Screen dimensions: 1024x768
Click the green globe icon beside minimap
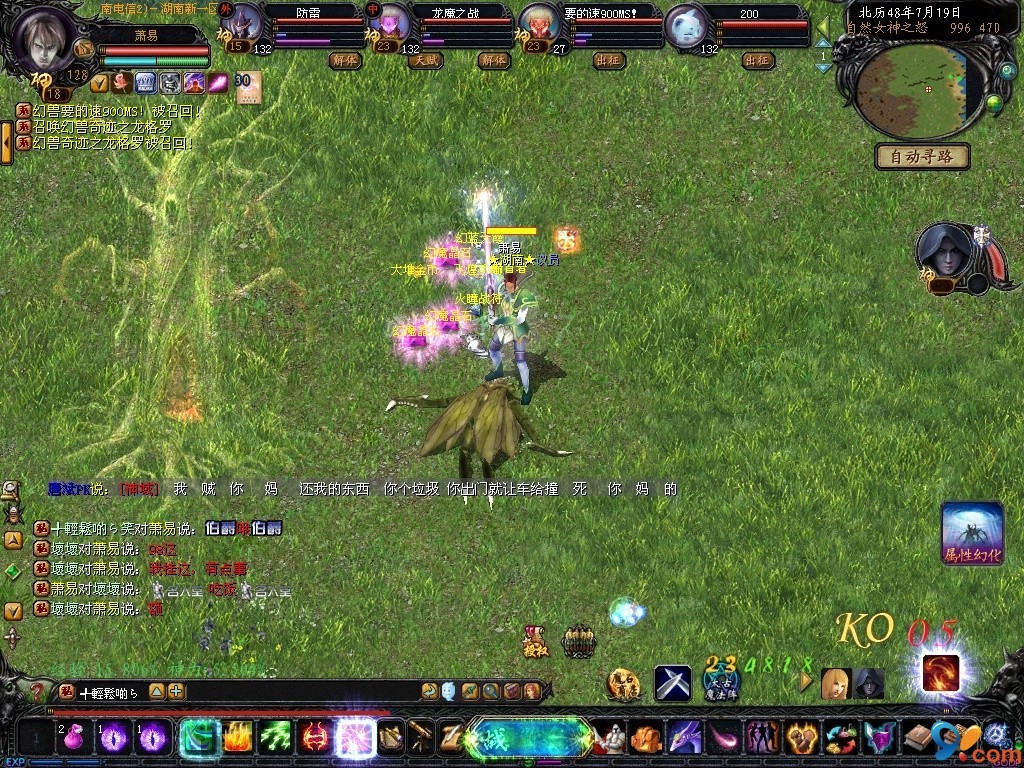[x=994, y=103]
